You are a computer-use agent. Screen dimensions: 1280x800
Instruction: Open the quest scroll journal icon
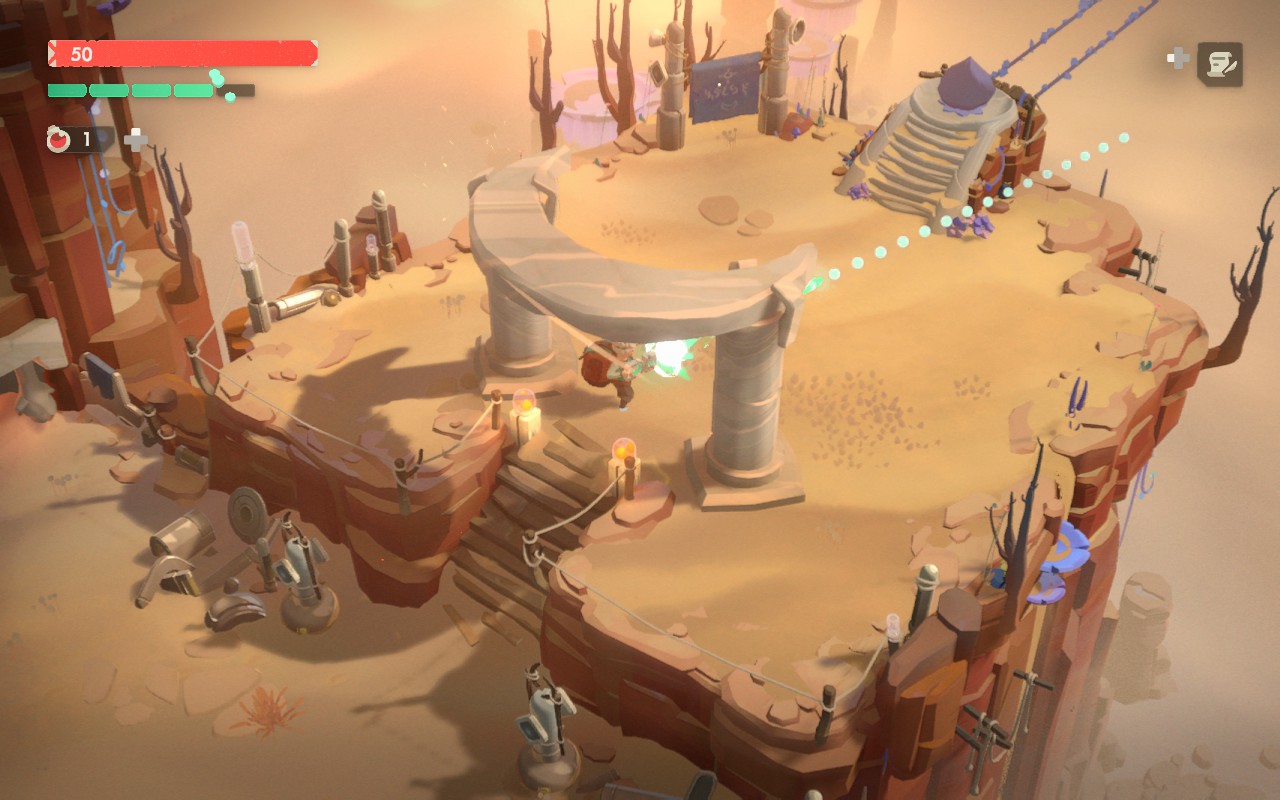click(1219, 64)
